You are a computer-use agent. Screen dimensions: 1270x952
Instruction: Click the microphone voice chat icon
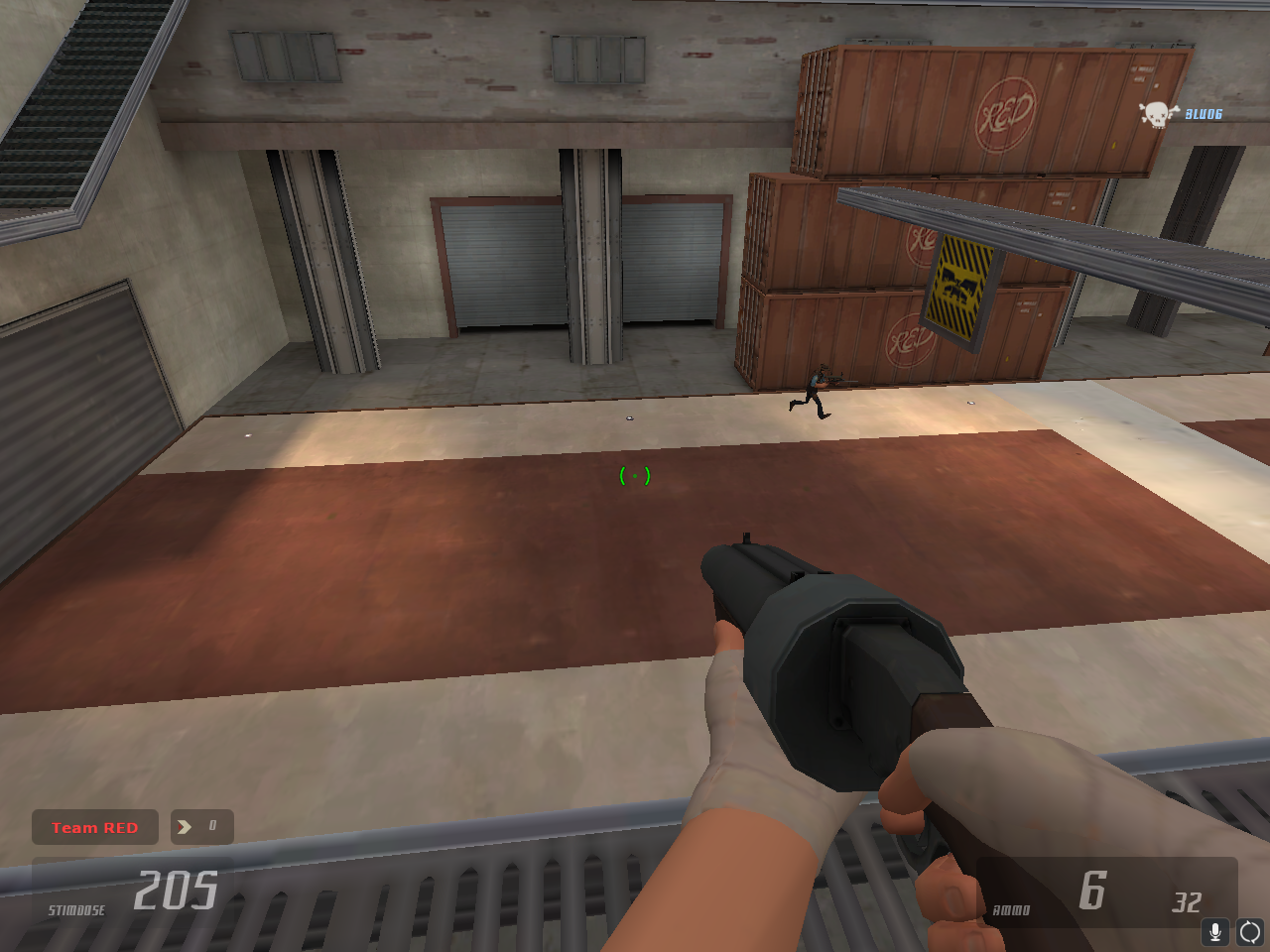(x=1215, y=930)
